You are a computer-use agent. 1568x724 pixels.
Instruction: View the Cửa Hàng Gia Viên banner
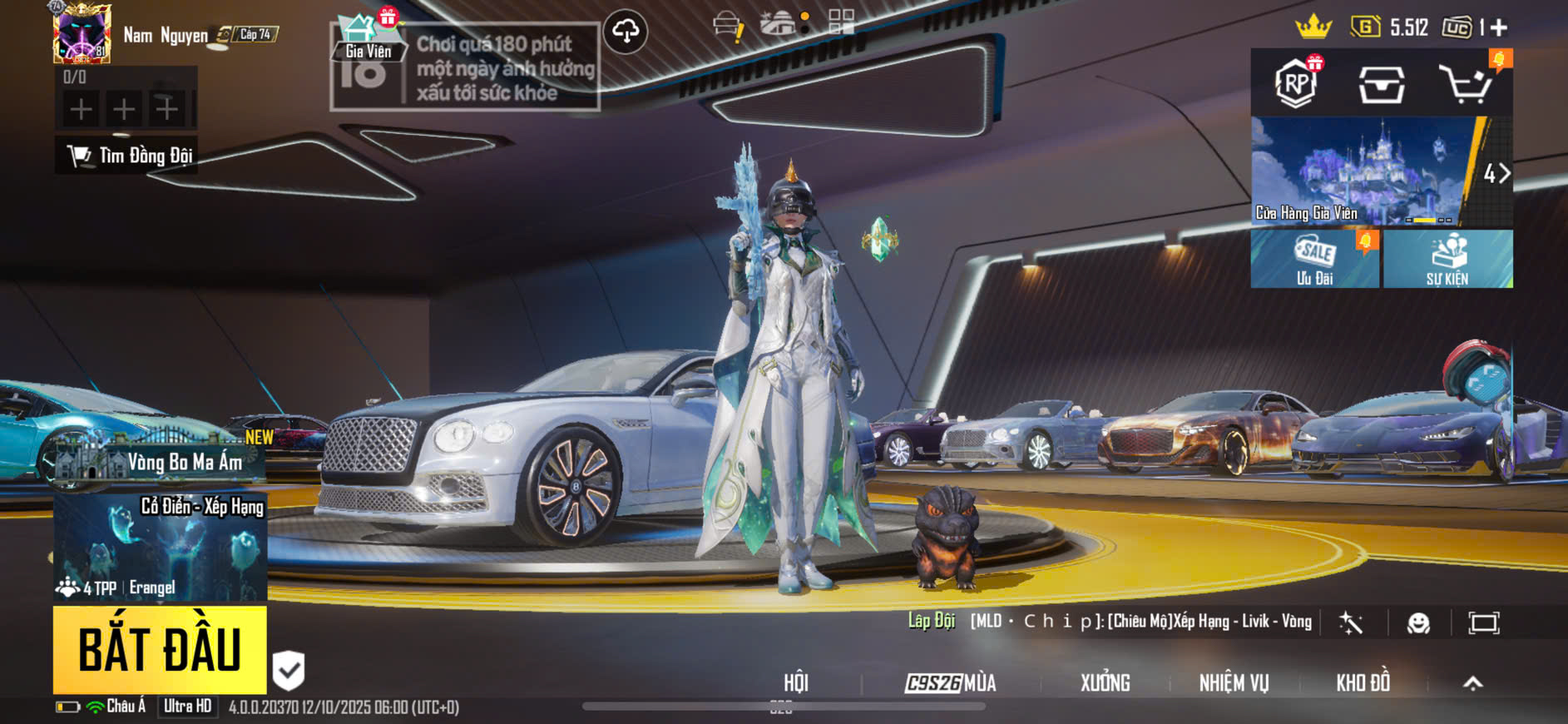pyautogui.click(x=1364, y=171)
